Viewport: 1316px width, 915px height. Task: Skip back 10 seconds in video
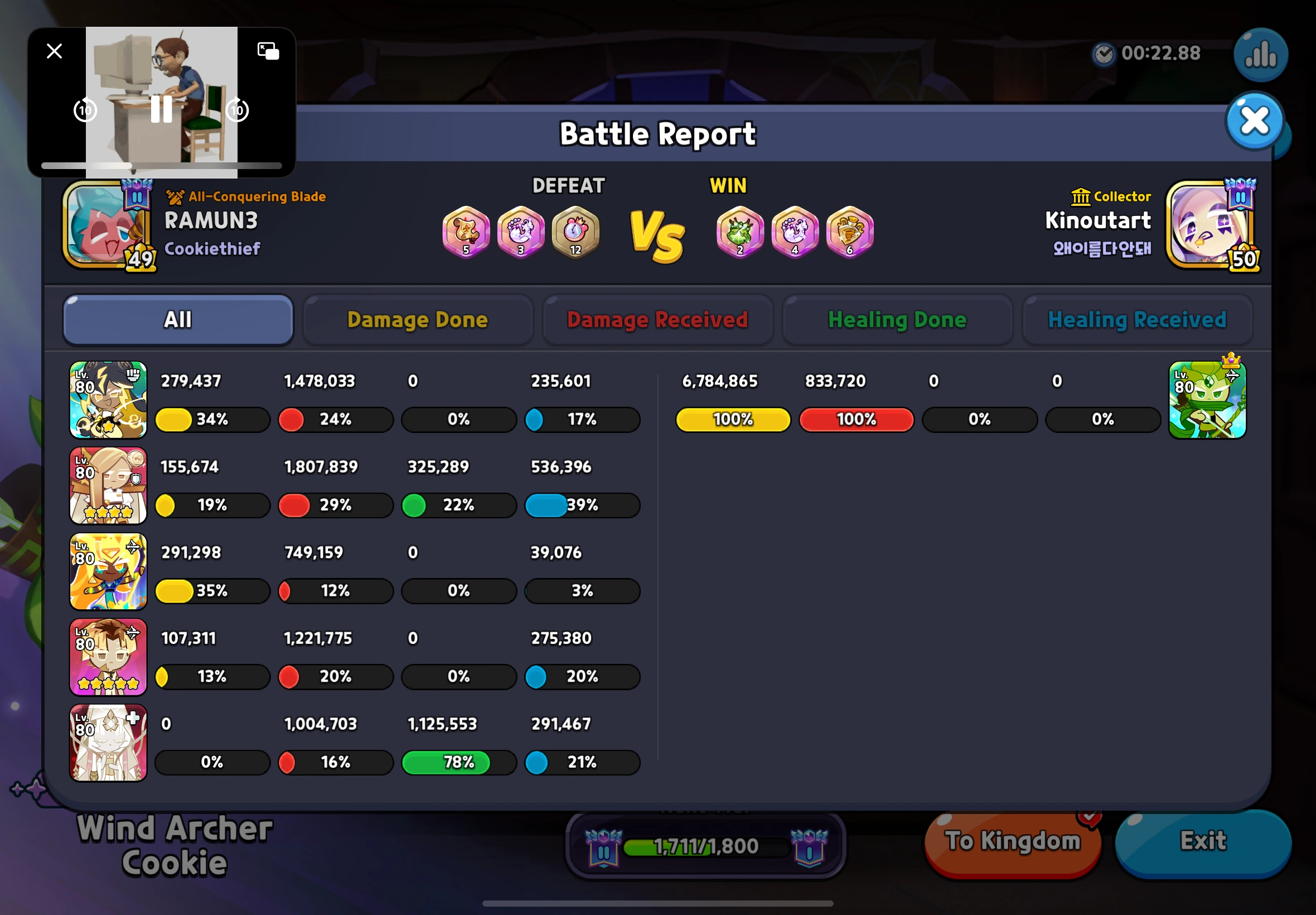coord(85,110)
